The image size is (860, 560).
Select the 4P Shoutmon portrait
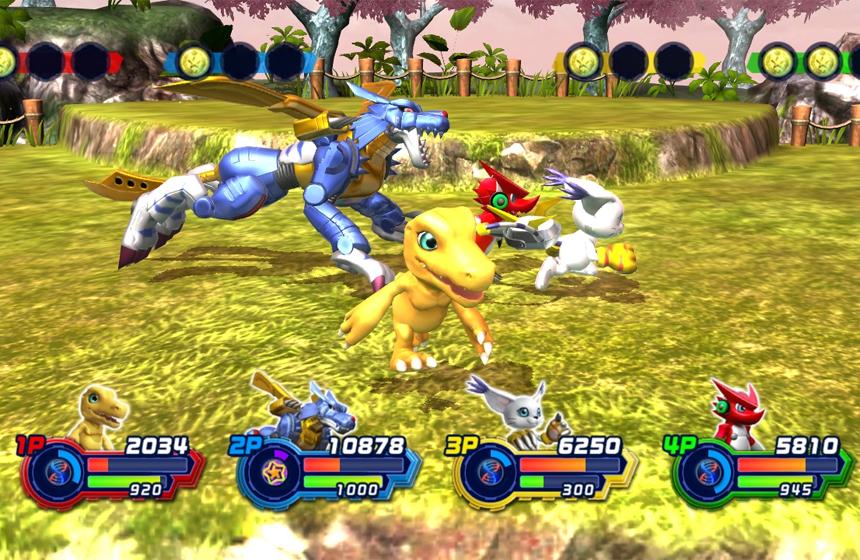[x=735, y=411]
